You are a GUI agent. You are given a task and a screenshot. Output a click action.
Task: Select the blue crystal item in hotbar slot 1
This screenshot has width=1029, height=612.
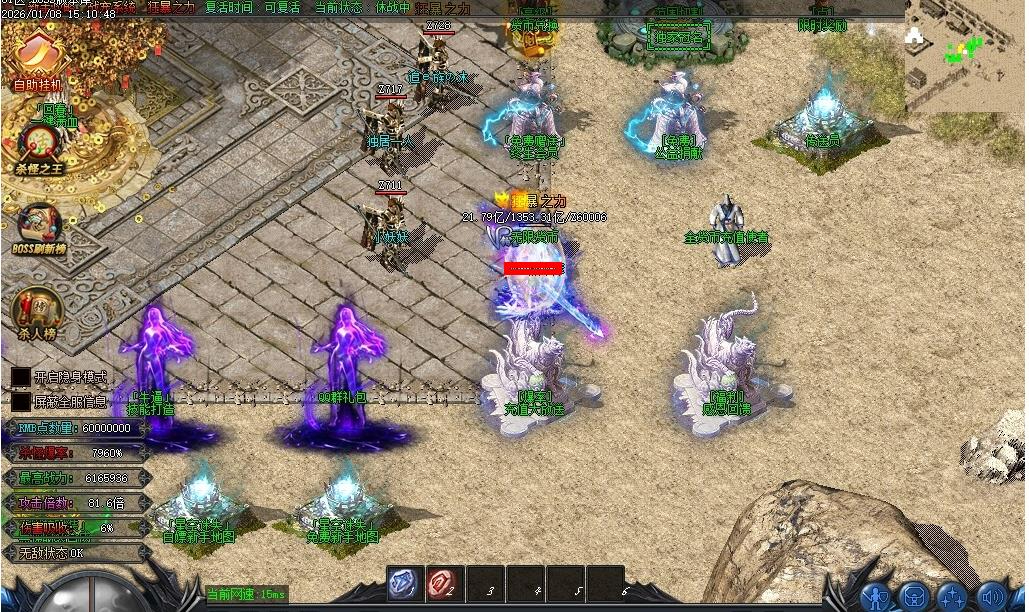click(x=405, y=584)
